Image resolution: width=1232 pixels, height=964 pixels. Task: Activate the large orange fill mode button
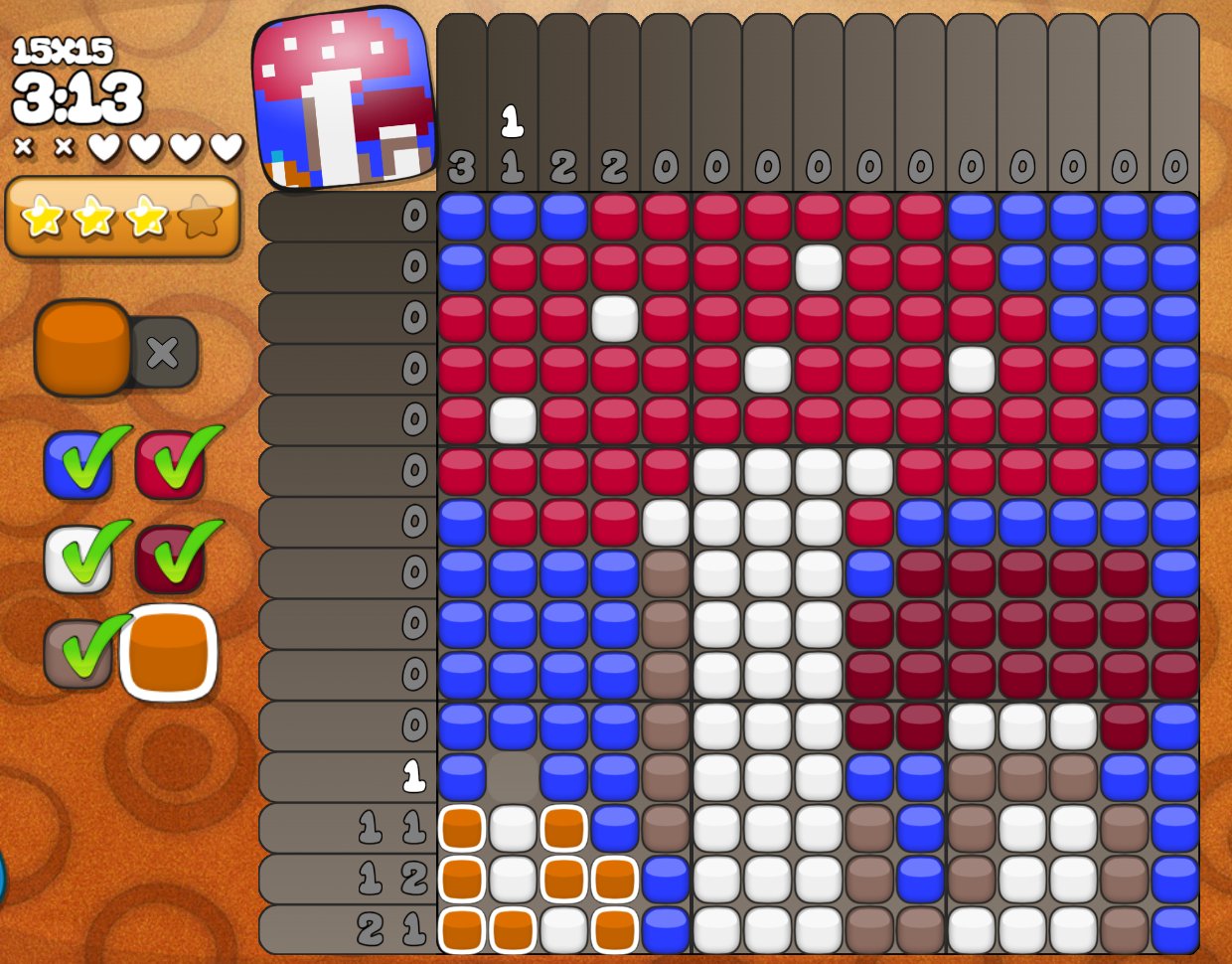coord(83,348)
